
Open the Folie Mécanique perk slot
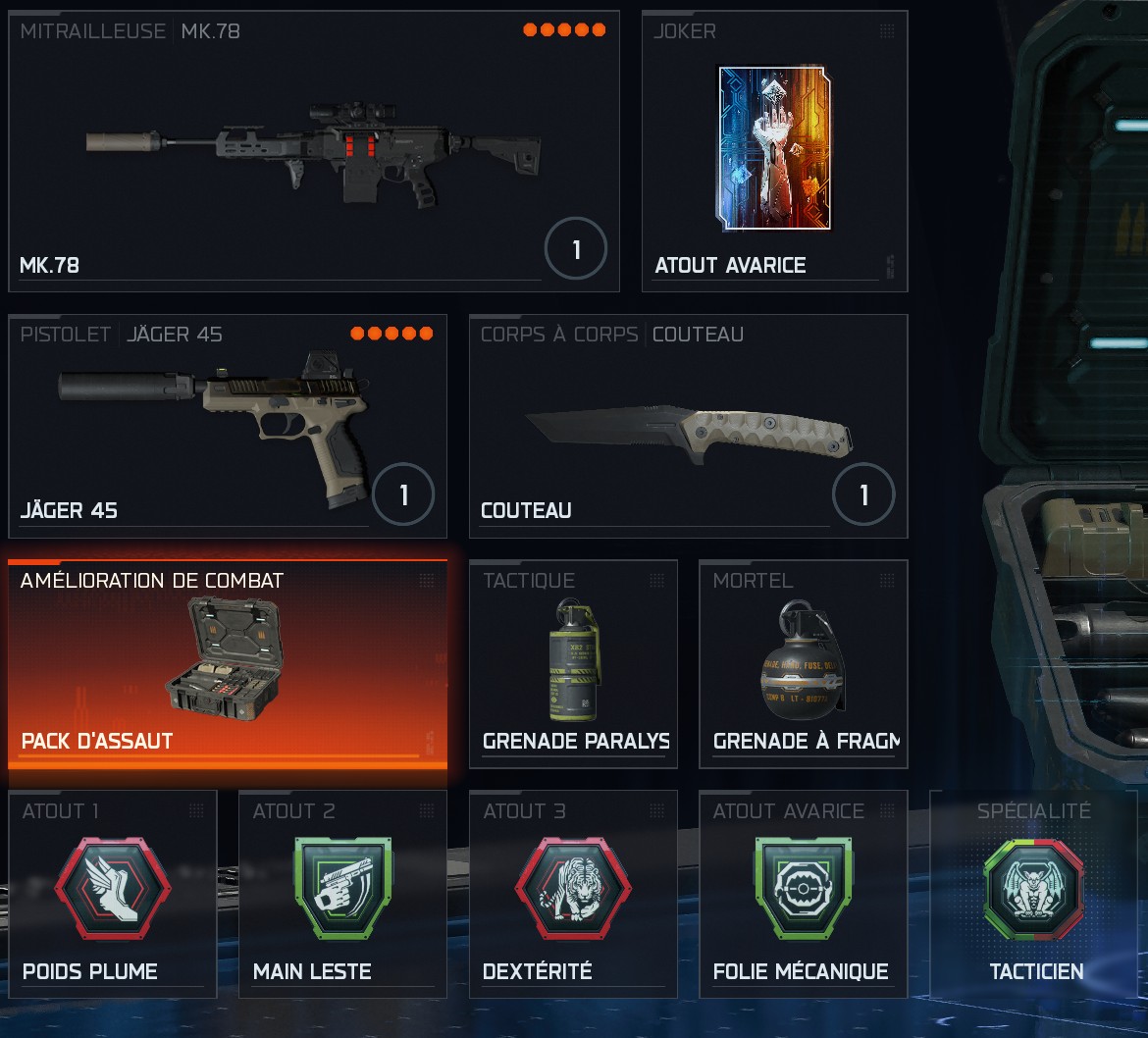[803, 894]
